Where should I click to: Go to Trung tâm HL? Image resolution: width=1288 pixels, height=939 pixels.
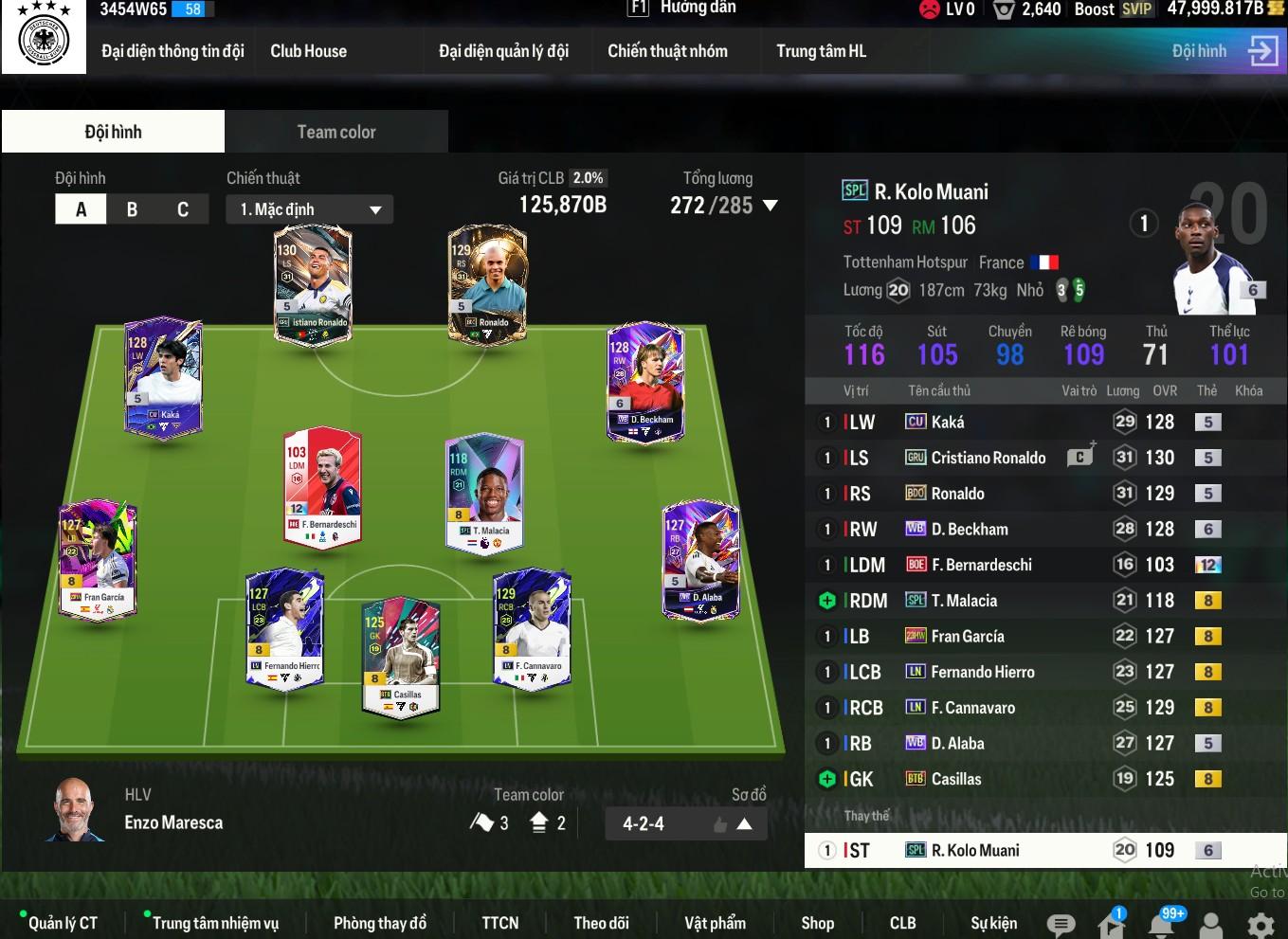[x=821, y=51]
